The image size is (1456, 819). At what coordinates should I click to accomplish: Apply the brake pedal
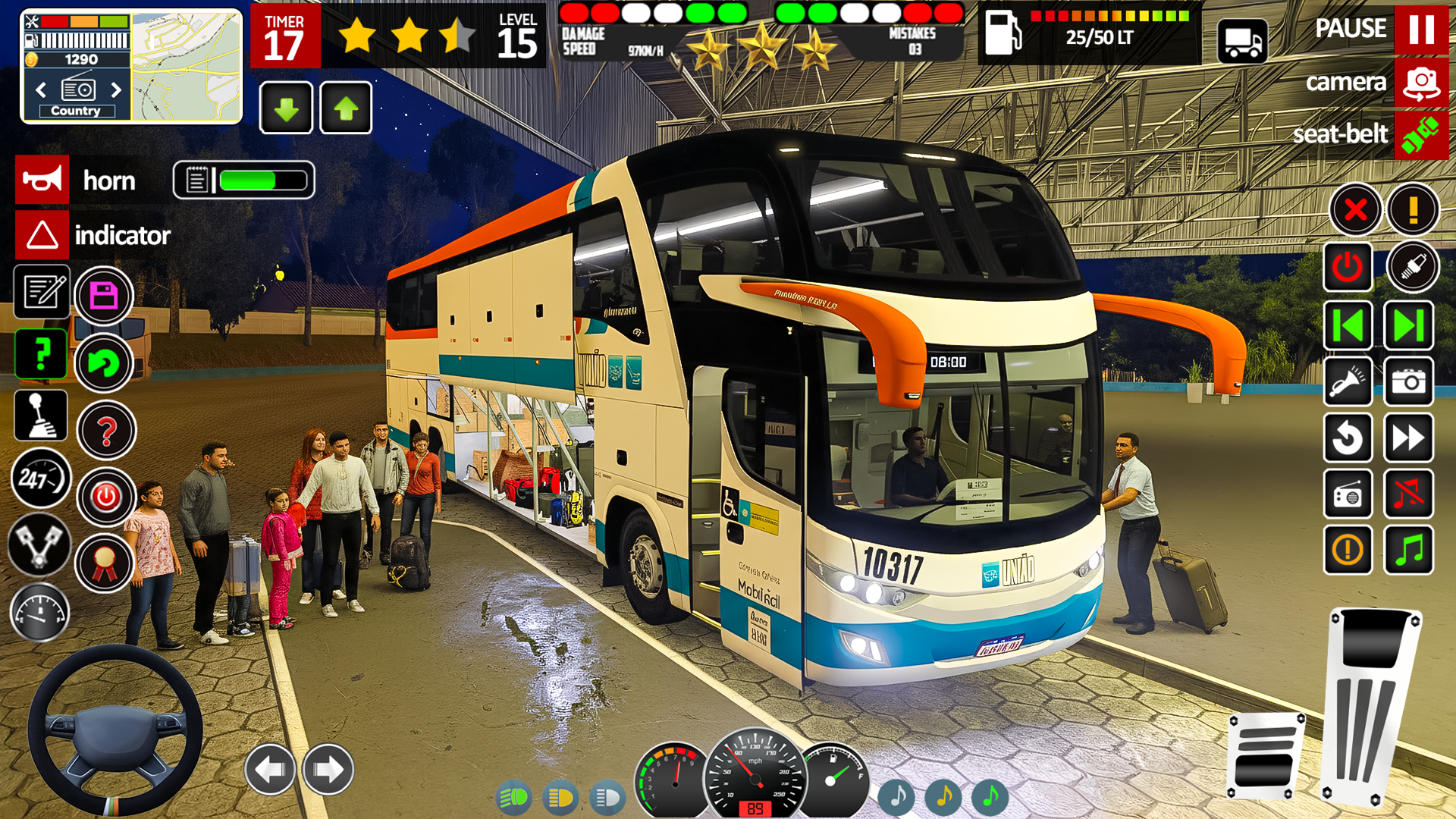tap(1264, 755)
